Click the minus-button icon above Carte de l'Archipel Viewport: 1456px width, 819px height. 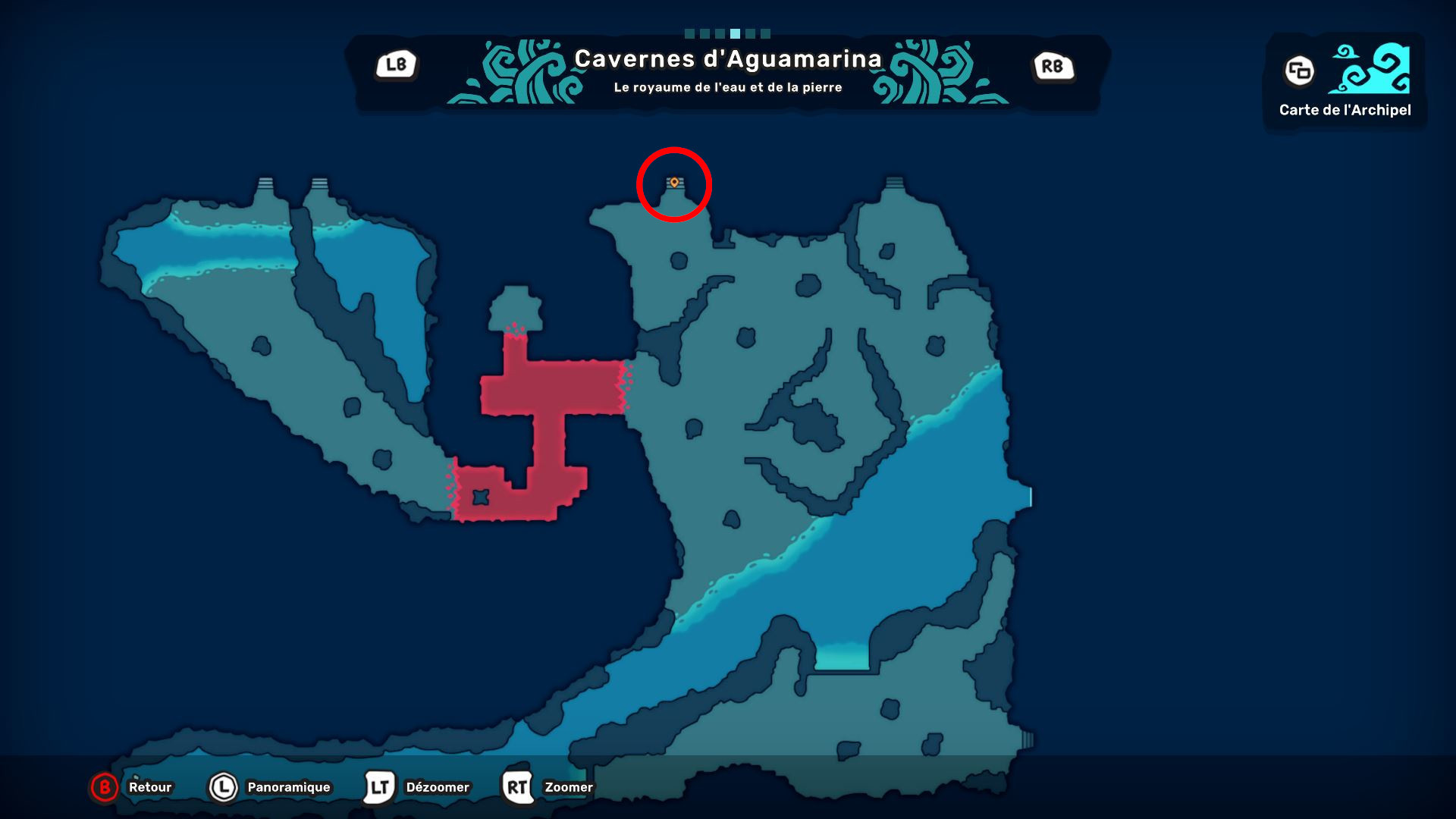pos(1299,73)
